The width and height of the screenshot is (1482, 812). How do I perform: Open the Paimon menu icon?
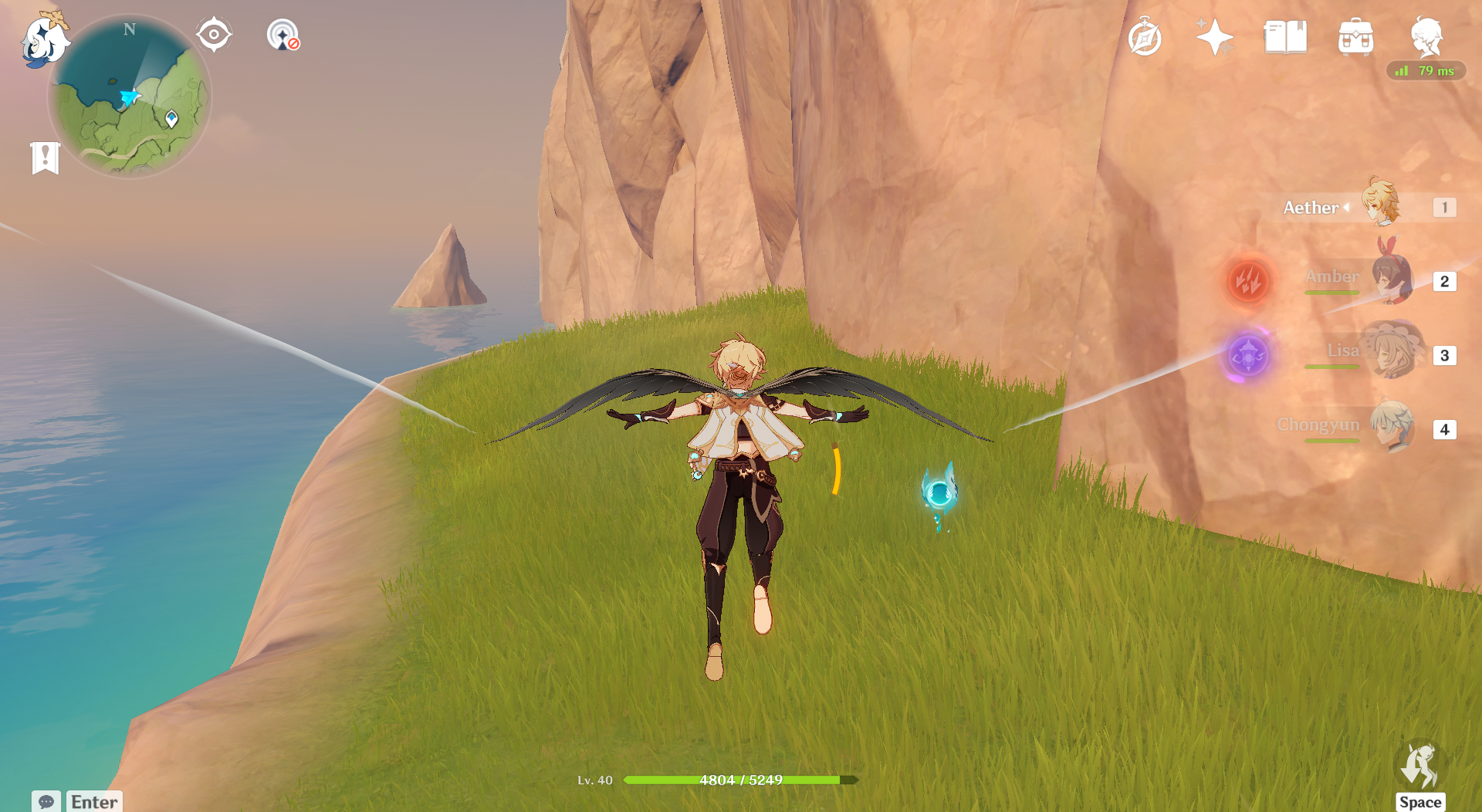click(x=42, y=40)
